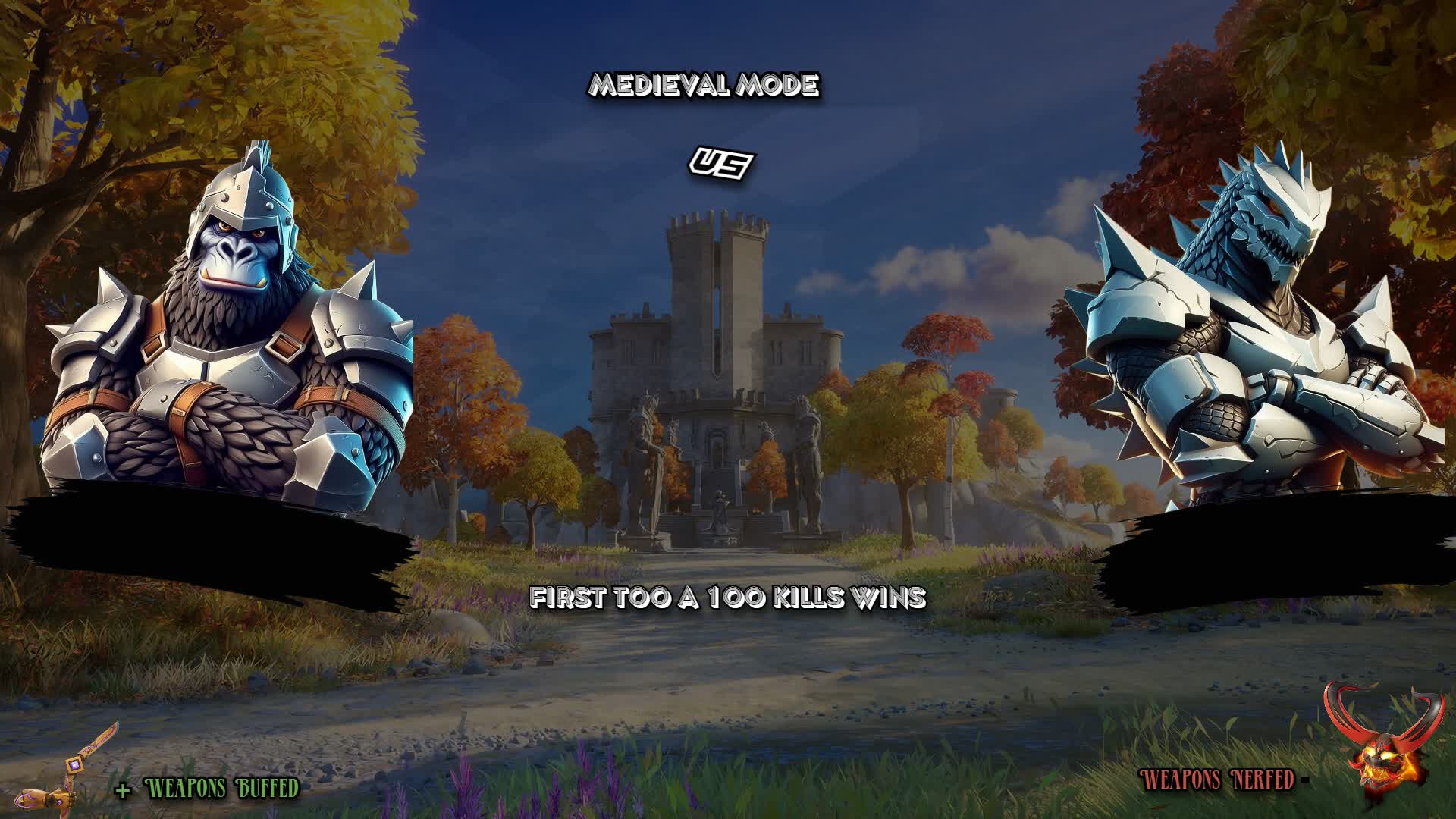Choose the armored blue lizard team

click(1251, 341)
